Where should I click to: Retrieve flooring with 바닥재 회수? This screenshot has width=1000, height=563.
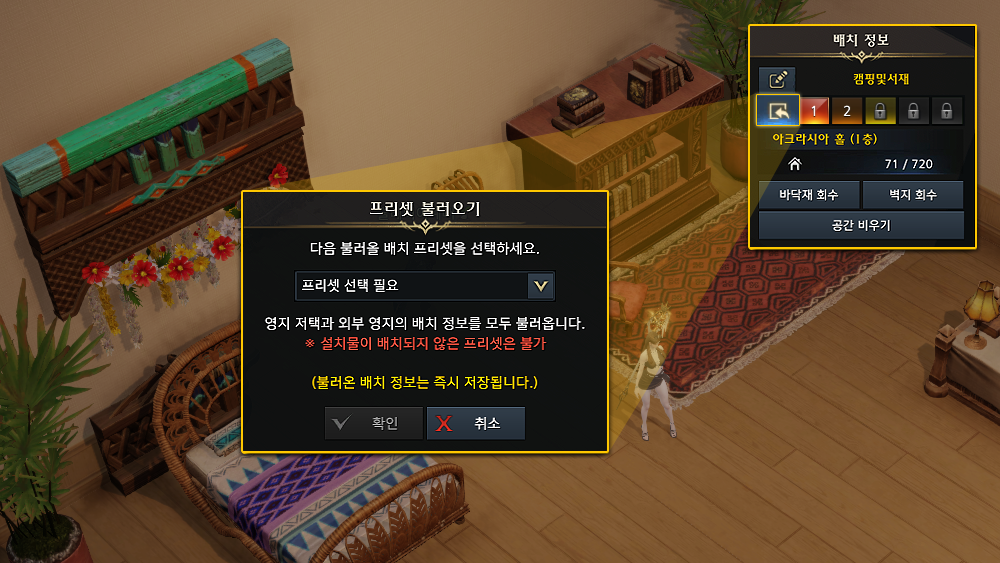(x=808, y=194)
